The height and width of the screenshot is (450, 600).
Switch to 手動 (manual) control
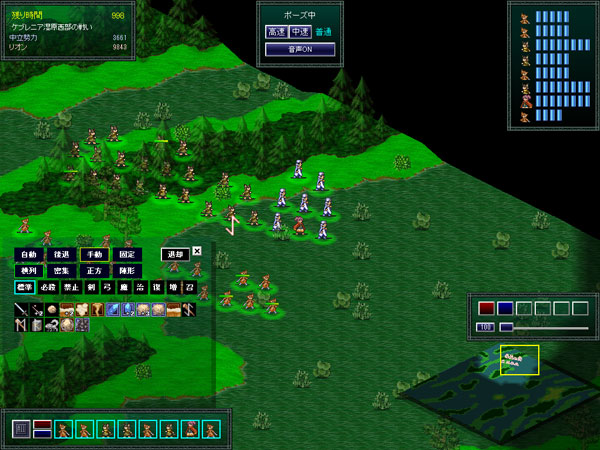pos(93,255)
